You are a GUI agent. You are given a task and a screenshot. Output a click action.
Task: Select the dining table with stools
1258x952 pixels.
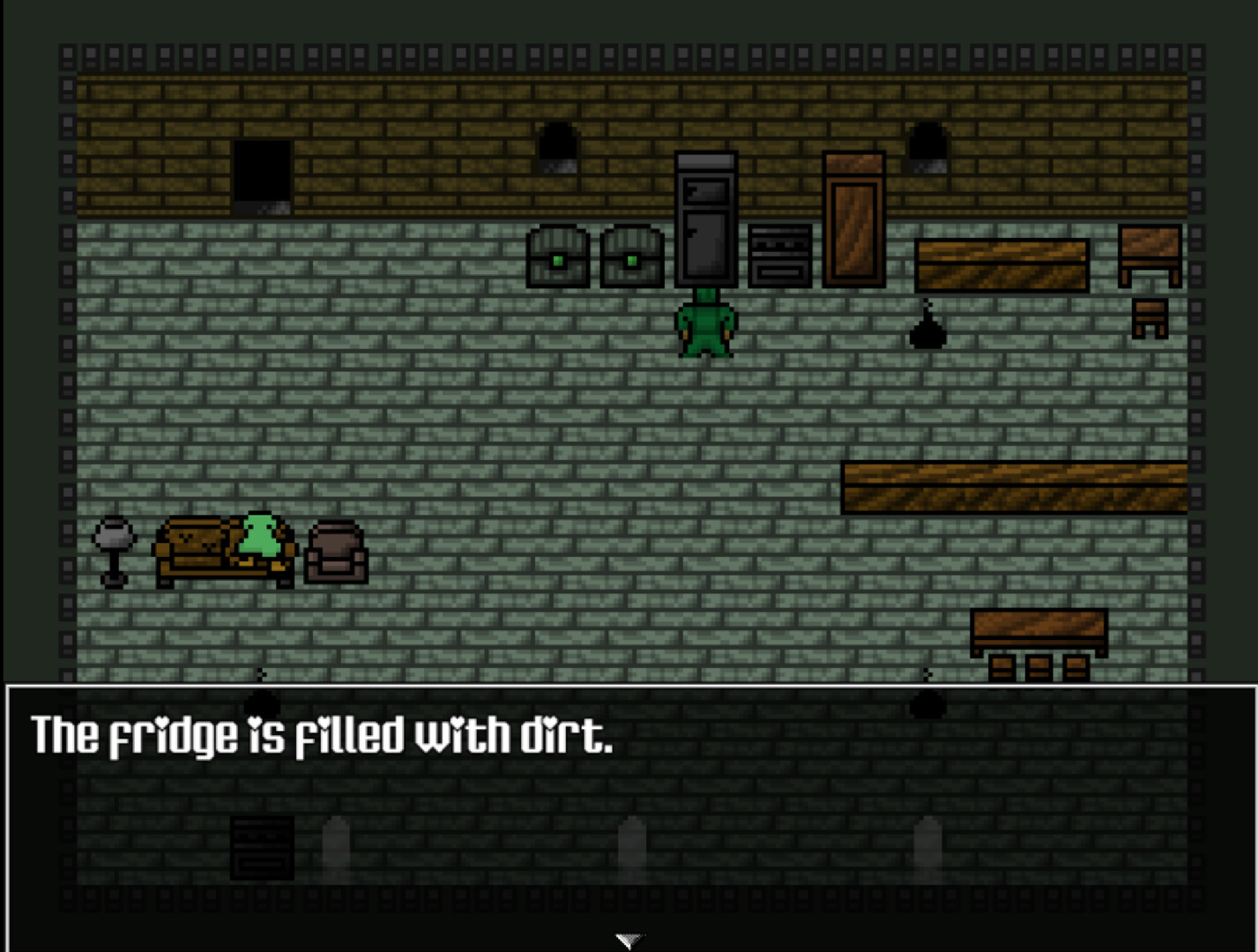pyautogui.click(x=1038, y=630)
